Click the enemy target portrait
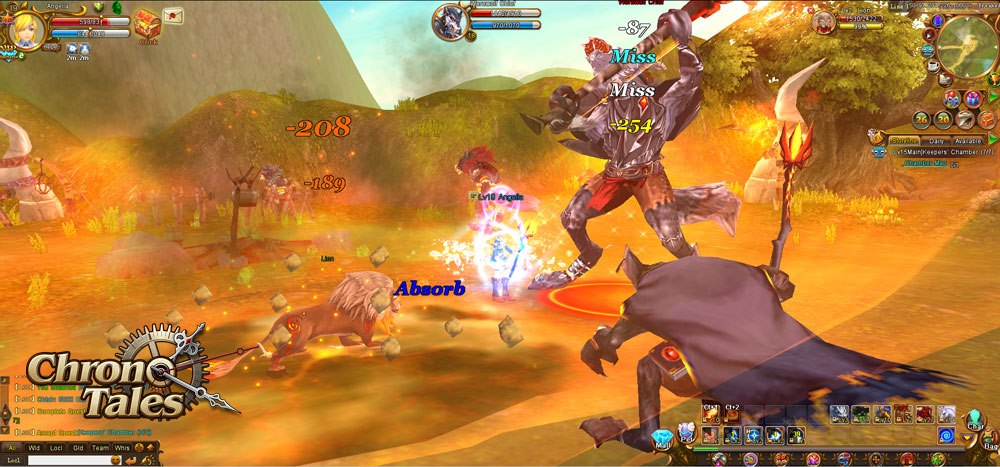This screenshot has height=467, width=1000. [449, 22]
